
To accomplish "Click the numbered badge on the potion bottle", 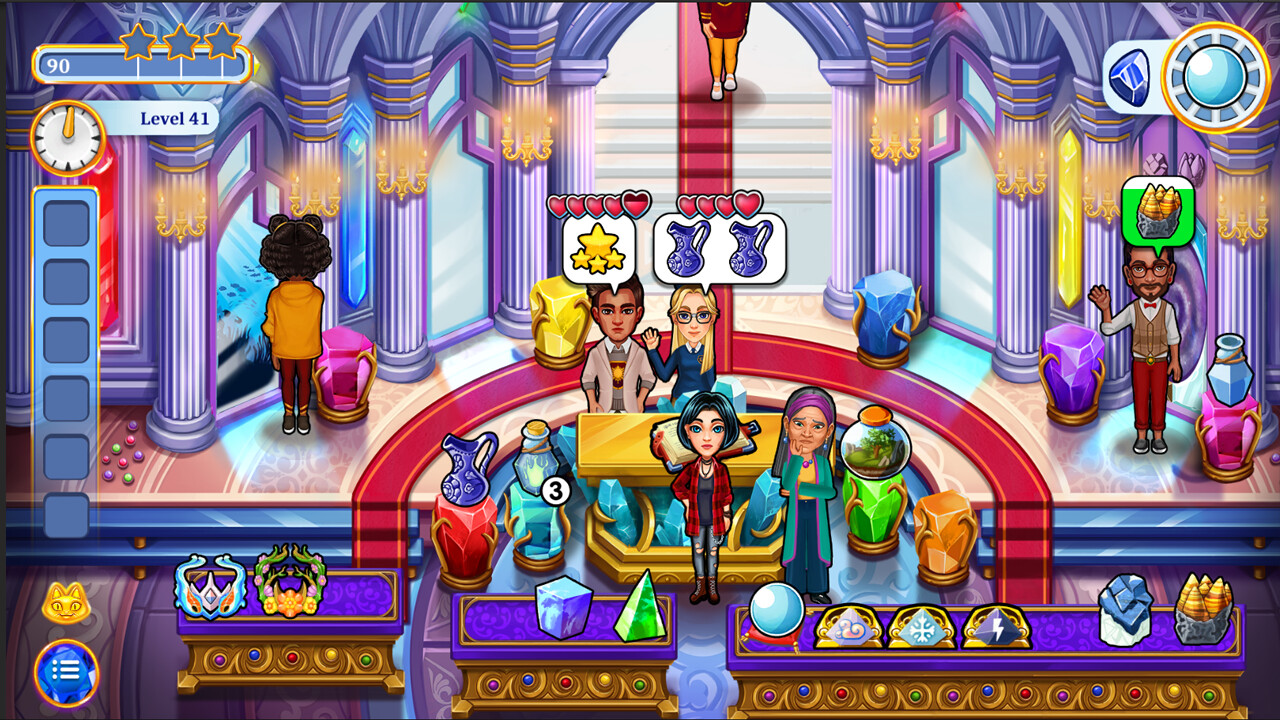I will pyautogui.click(x=553, y=491).
